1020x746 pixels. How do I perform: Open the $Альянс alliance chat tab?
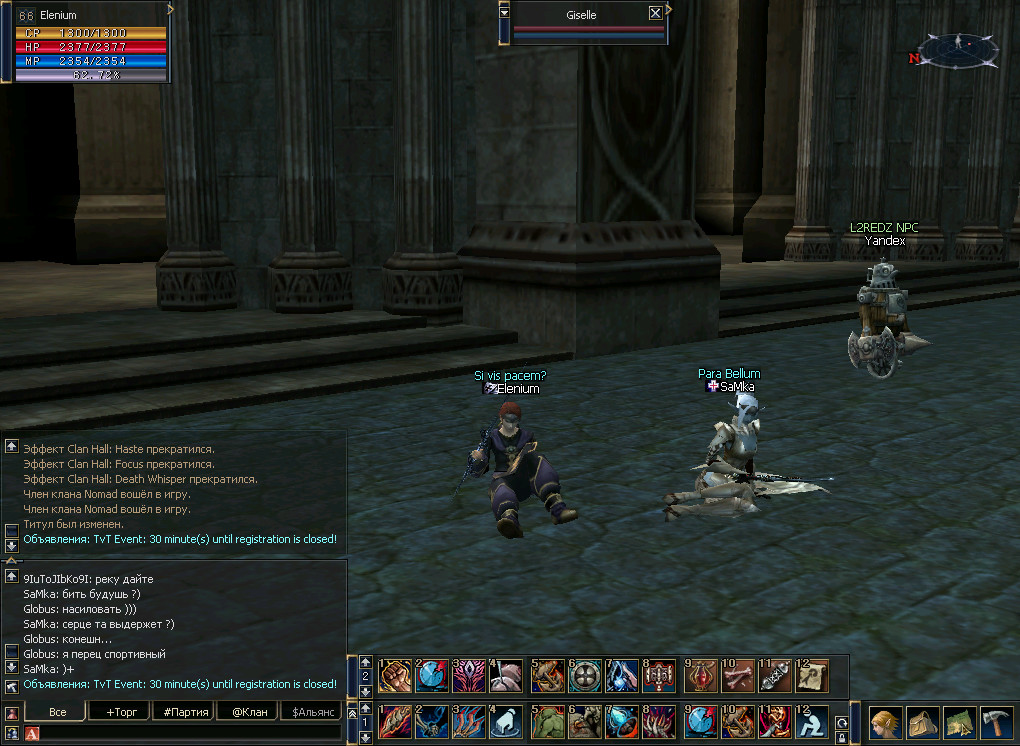pyautogui.click(x=310, y=712)
